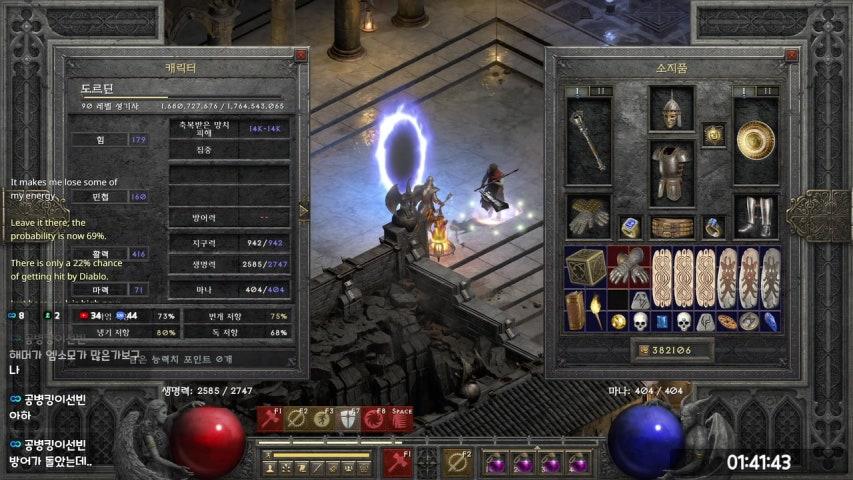Select the equipped amulet slot

[713, 134]
